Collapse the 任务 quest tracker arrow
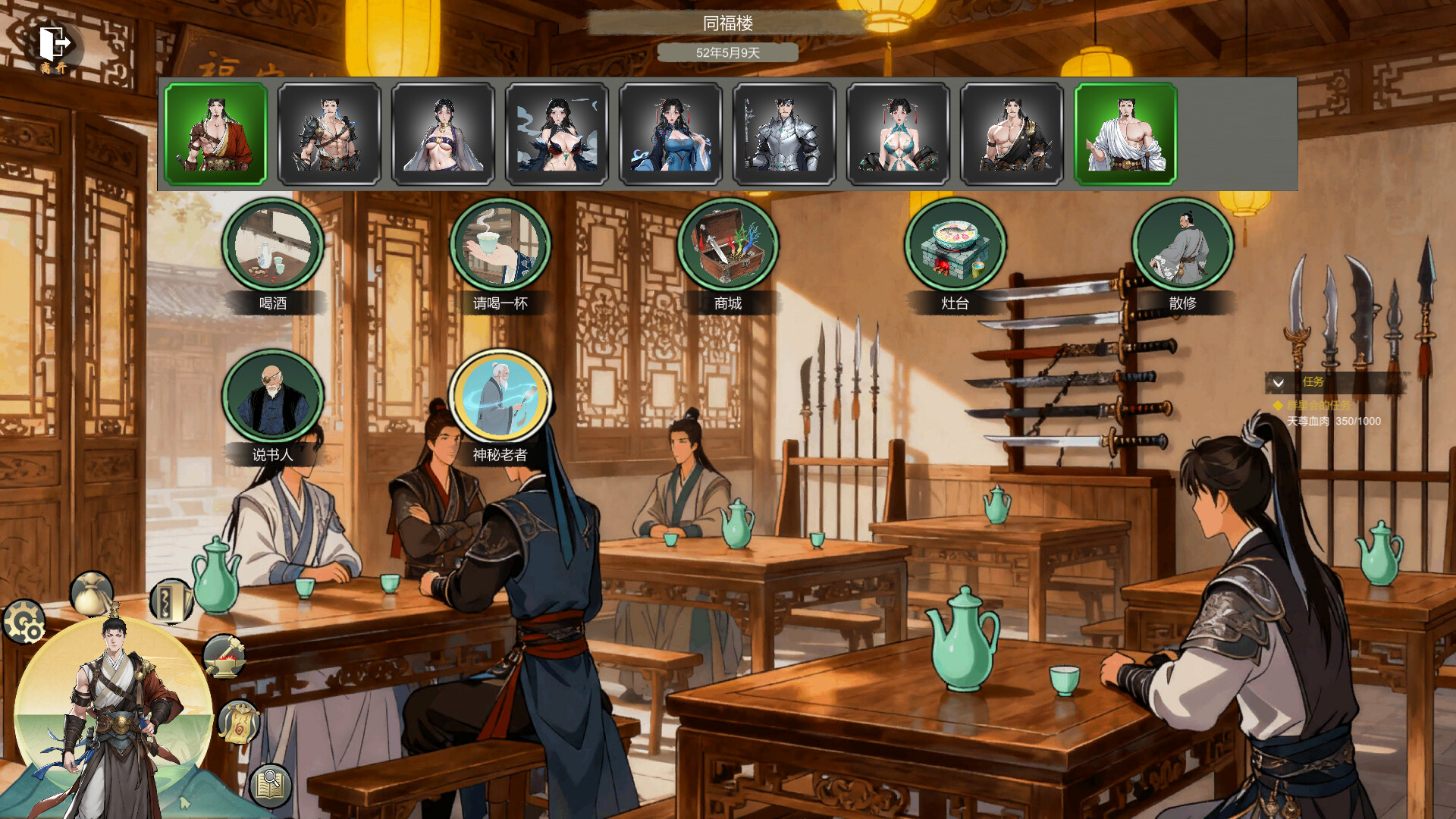The image size is (1456, 819). [1278, 383]
